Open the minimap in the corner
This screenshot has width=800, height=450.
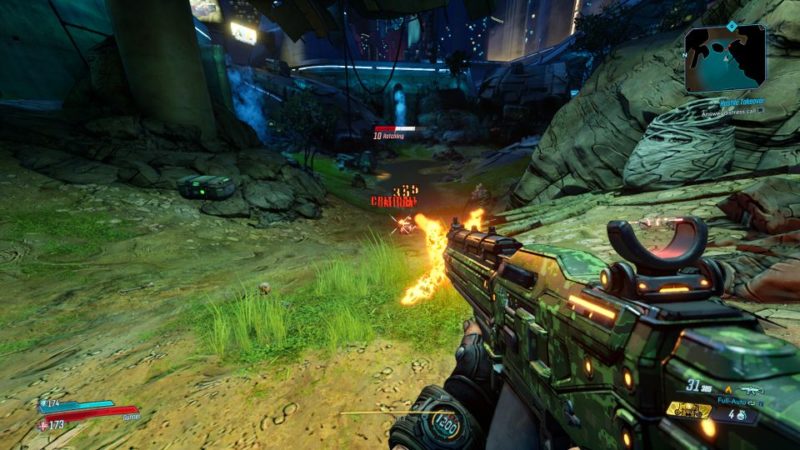(725, 59)
